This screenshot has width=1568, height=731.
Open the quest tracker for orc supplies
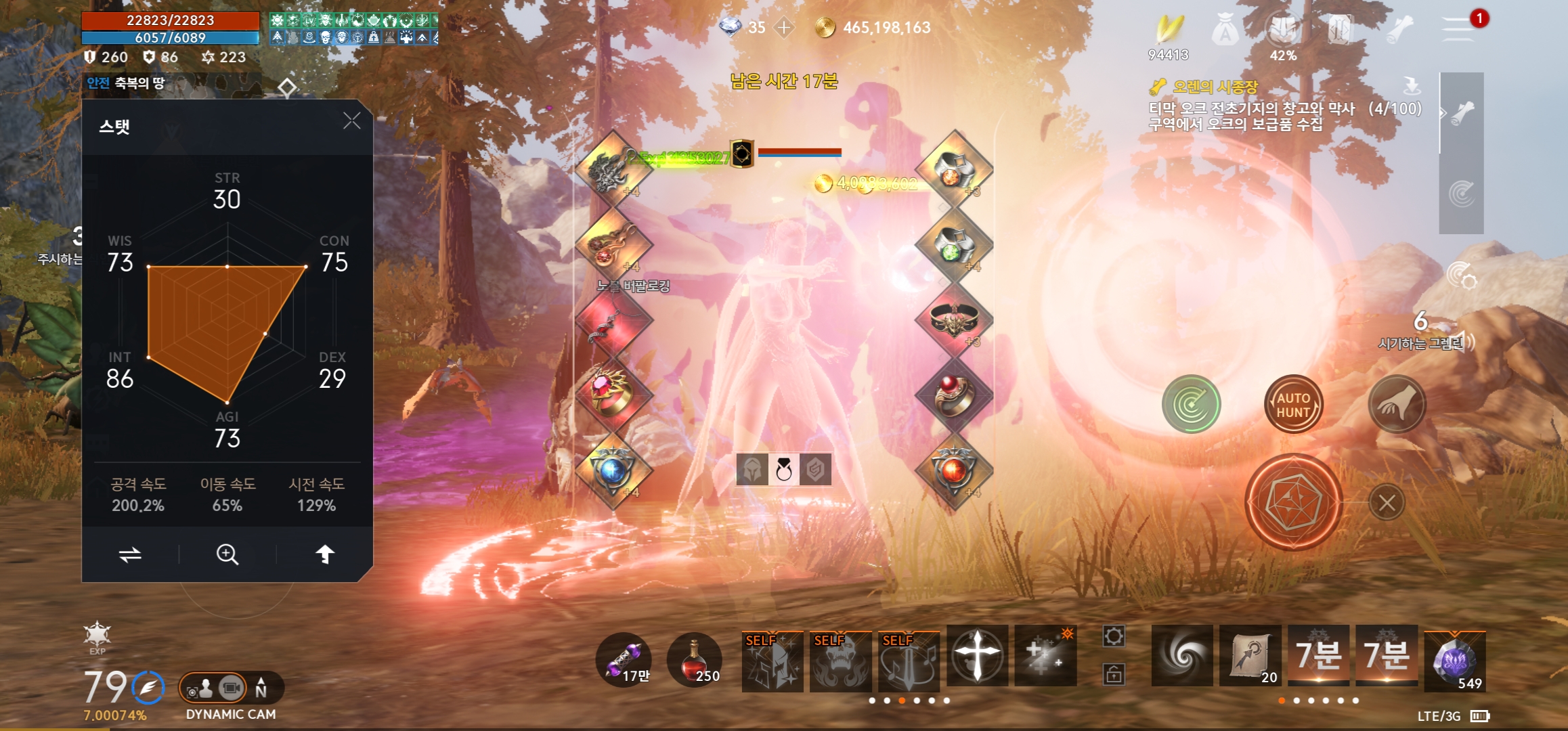[1251, 108]
